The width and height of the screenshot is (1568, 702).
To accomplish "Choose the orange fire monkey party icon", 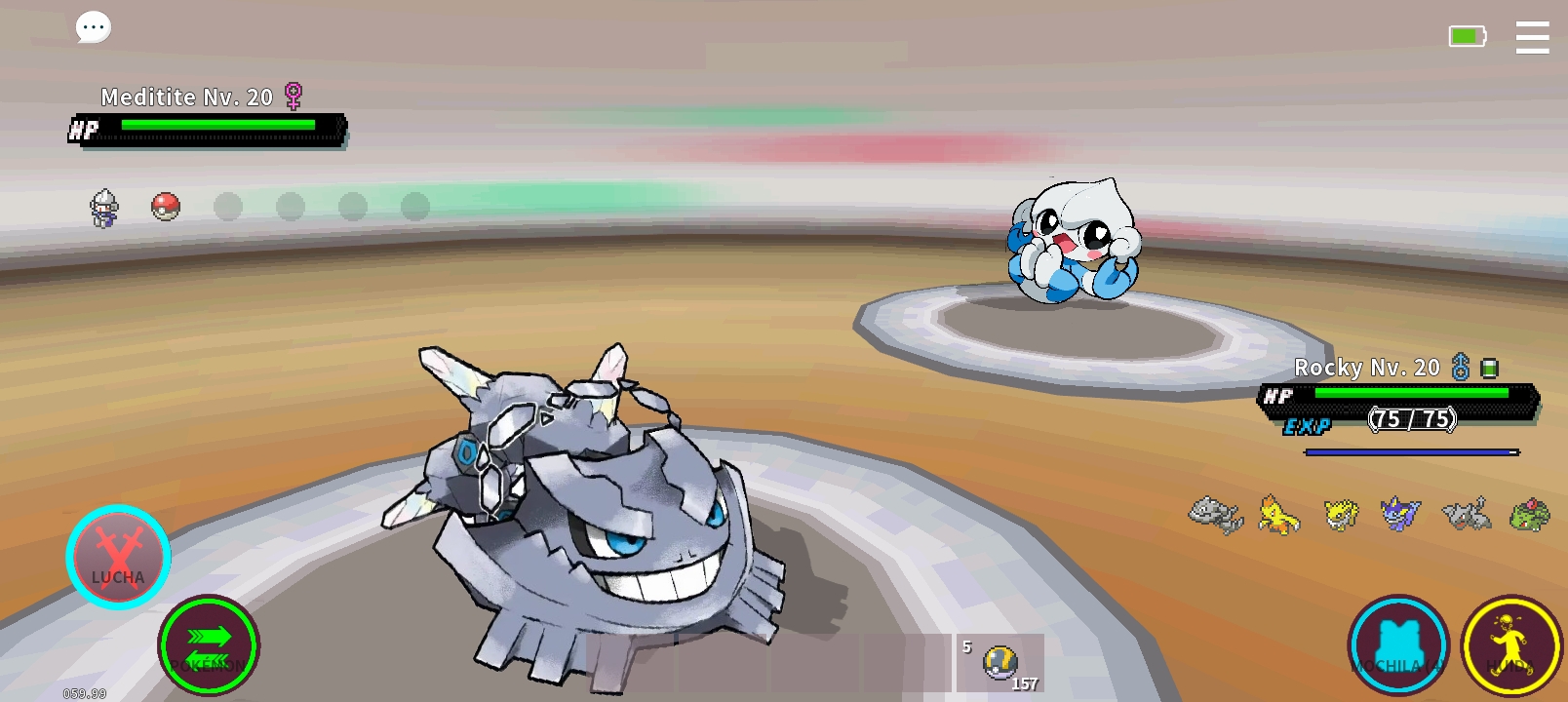I will click(x=1278, y=514).
